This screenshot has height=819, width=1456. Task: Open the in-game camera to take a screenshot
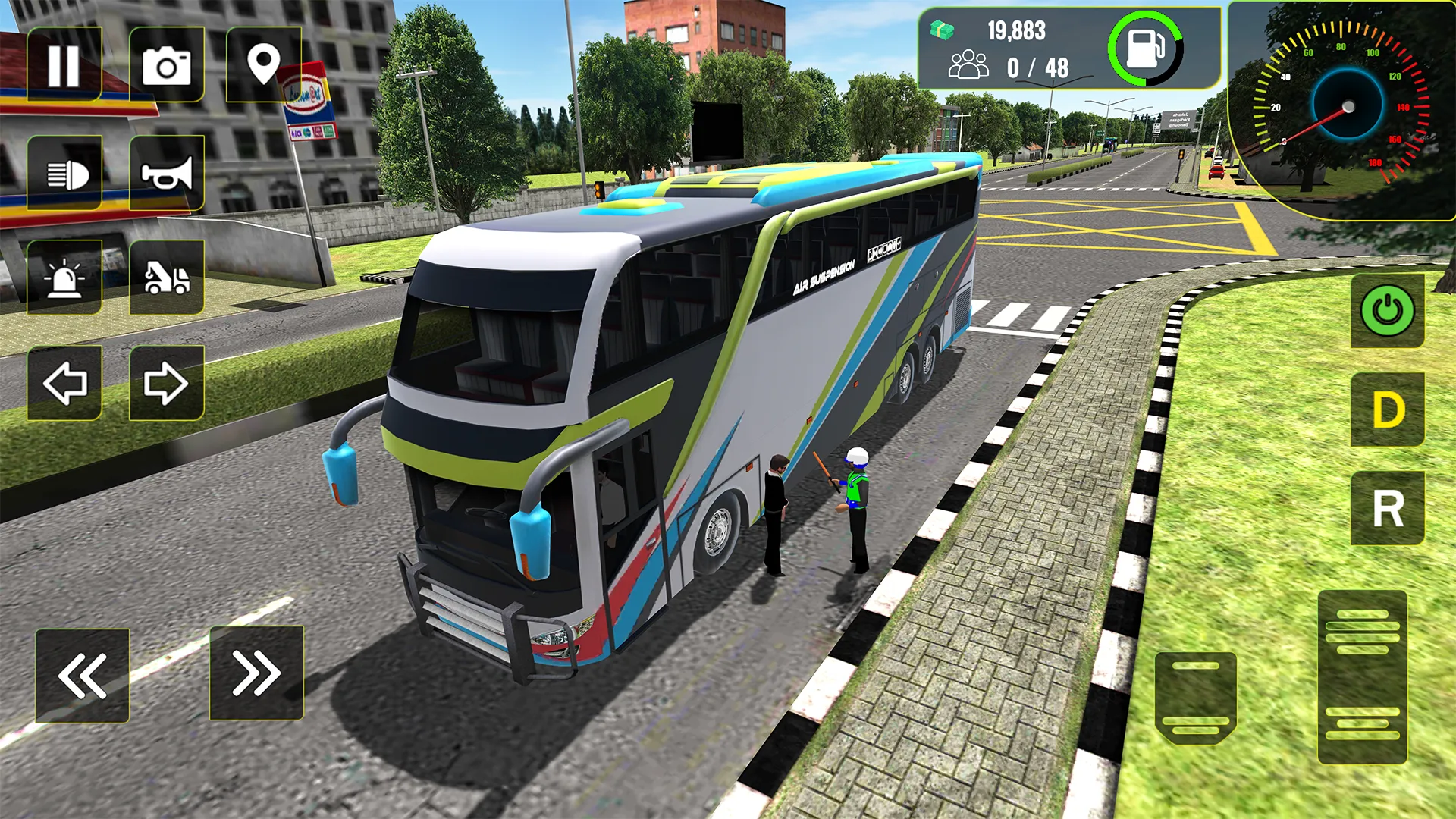168,64
